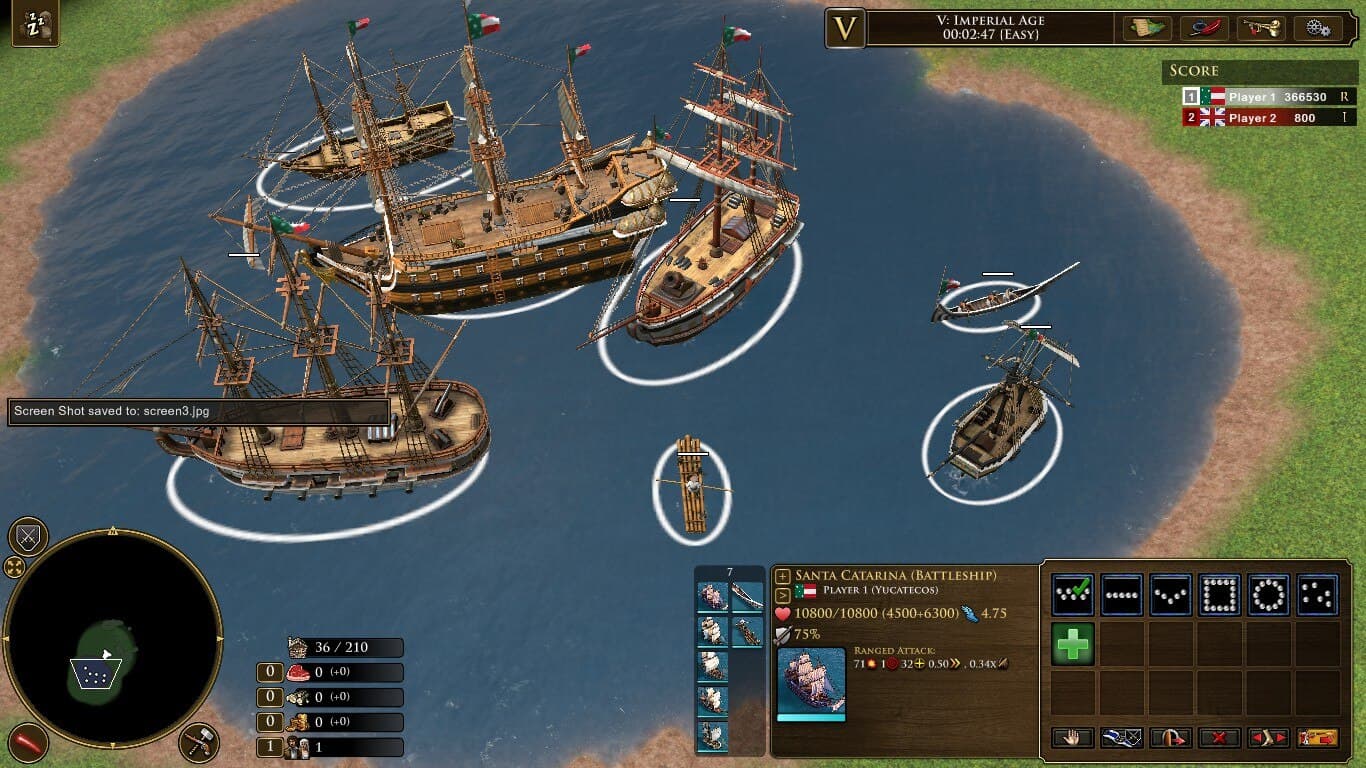Click the arch with red arrow button
The image size is (1366, 768).
(x=1170, y=738)
